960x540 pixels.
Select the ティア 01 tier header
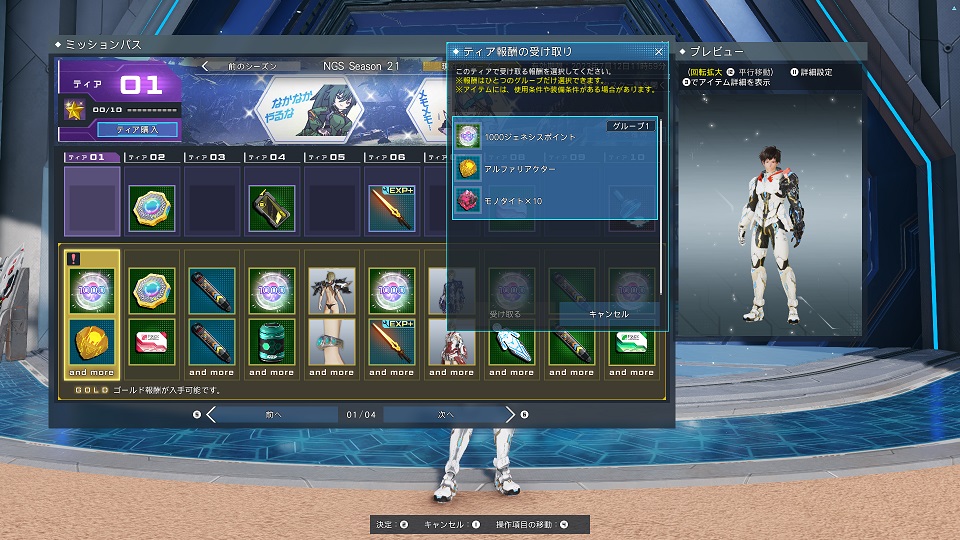pos(91,157)
